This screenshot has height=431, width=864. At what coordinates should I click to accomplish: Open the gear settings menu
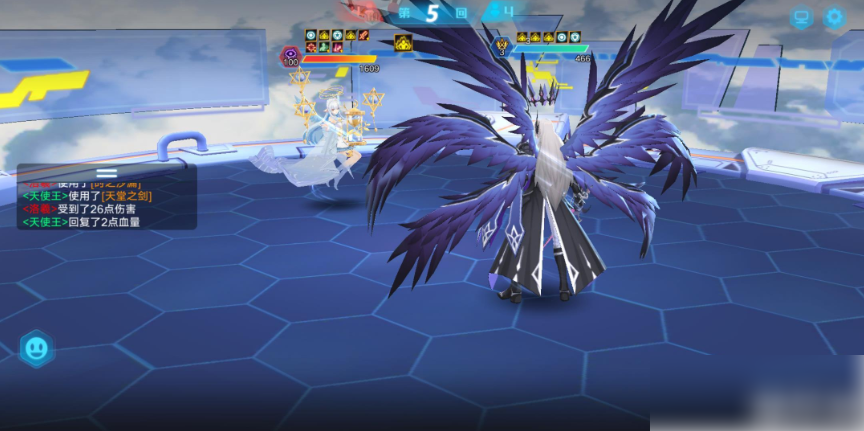coord(833,17)
